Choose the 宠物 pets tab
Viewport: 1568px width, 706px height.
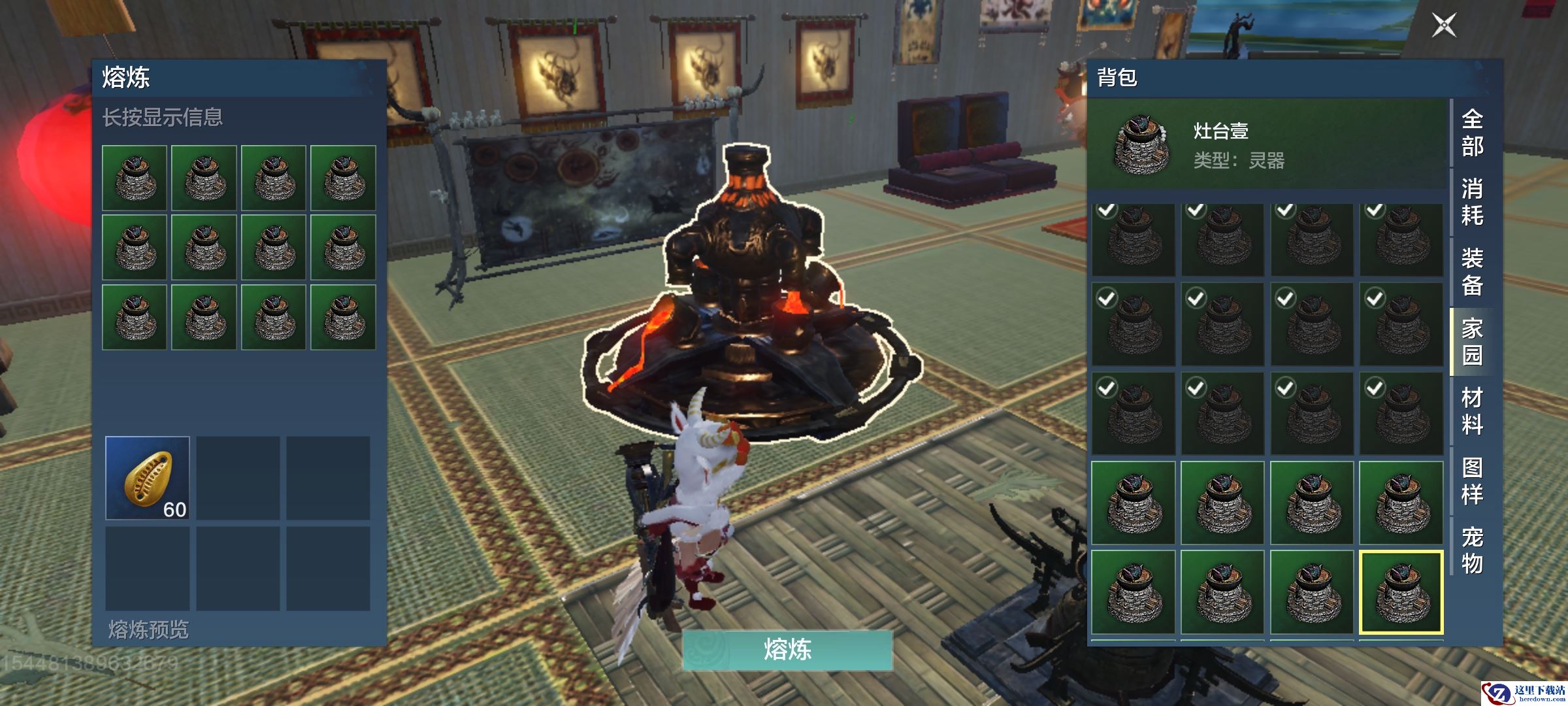(x=1472, y=550)
